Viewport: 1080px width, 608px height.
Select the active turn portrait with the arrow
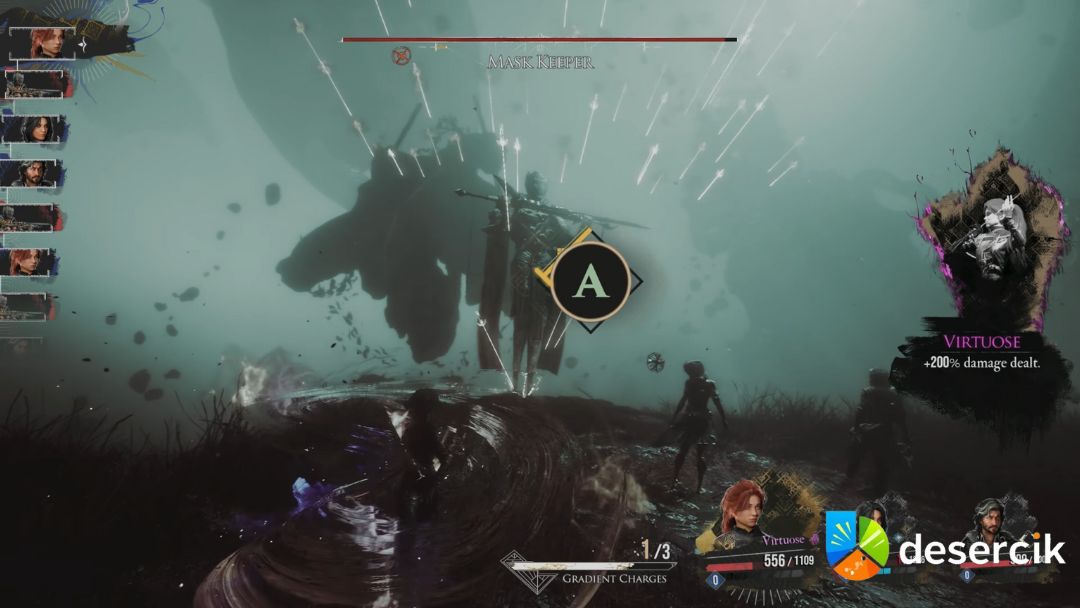46,42
